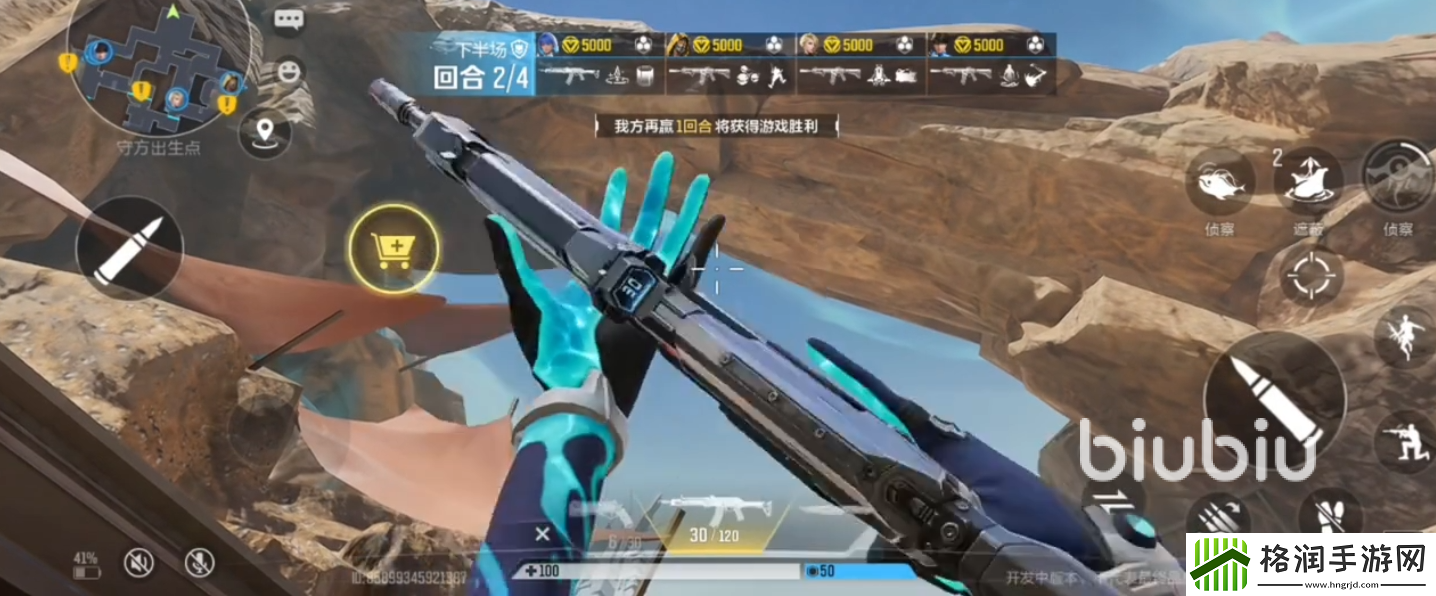Toggle the microphone mute icon
The image size is (1436, 596).
pyautogui.click(x=199, y=563)
